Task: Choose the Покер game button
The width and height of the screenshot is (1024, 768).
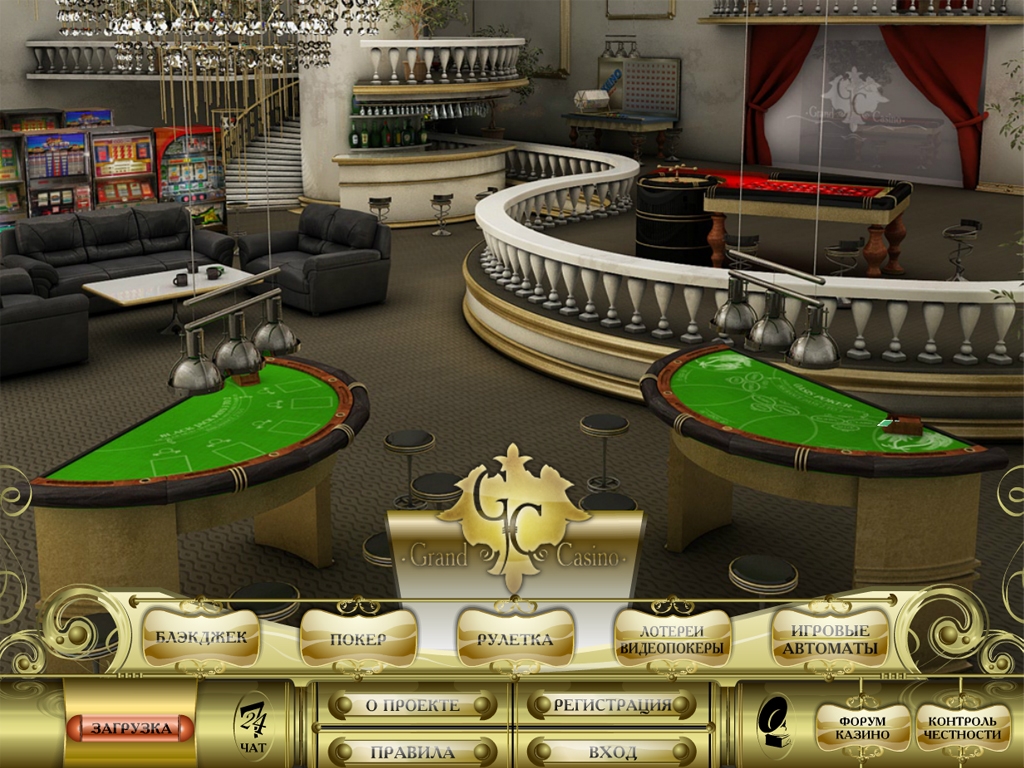Action: [x=358, y=638]
